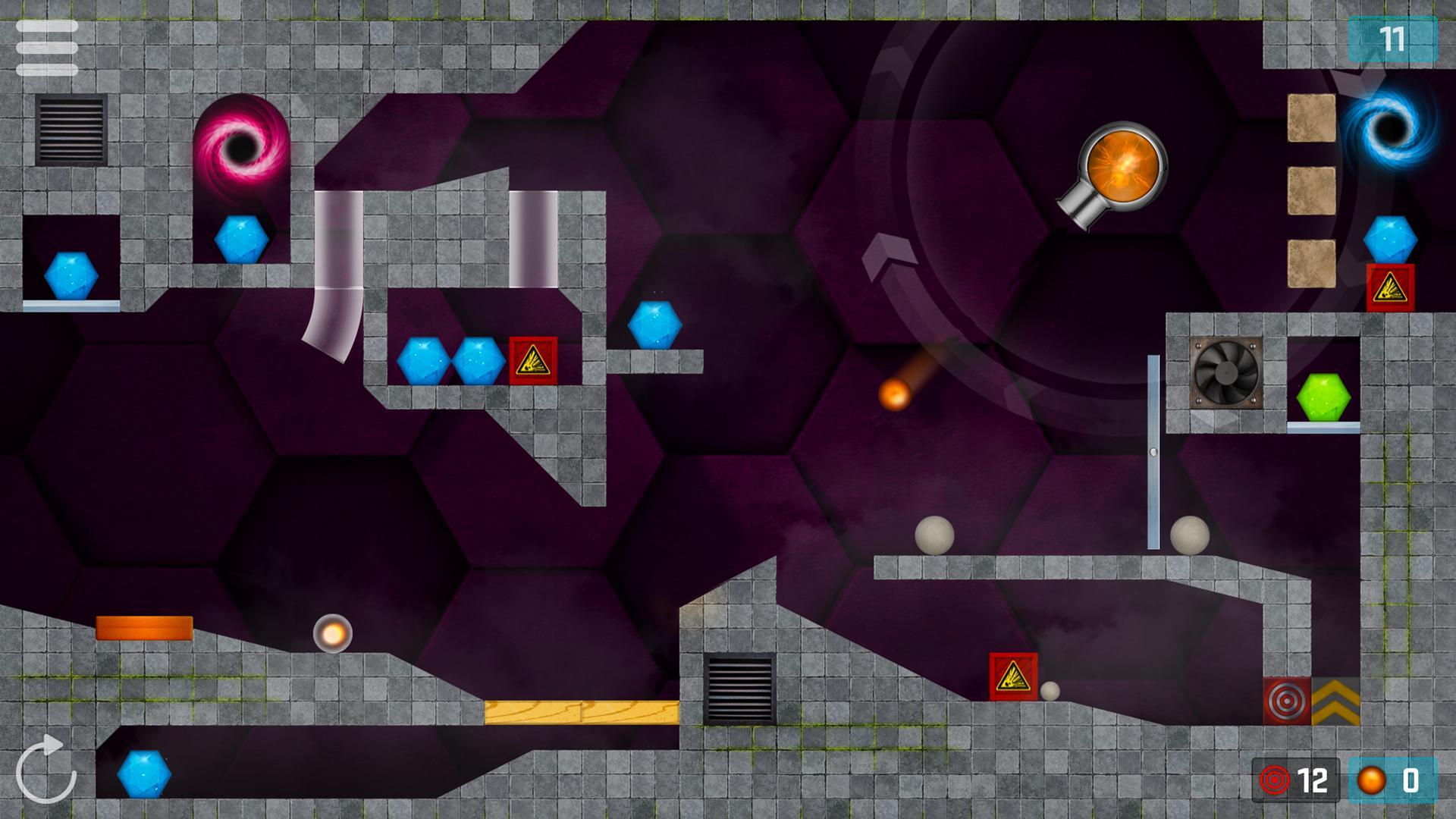Click the vertical paddle bar

pos(1153,451)
